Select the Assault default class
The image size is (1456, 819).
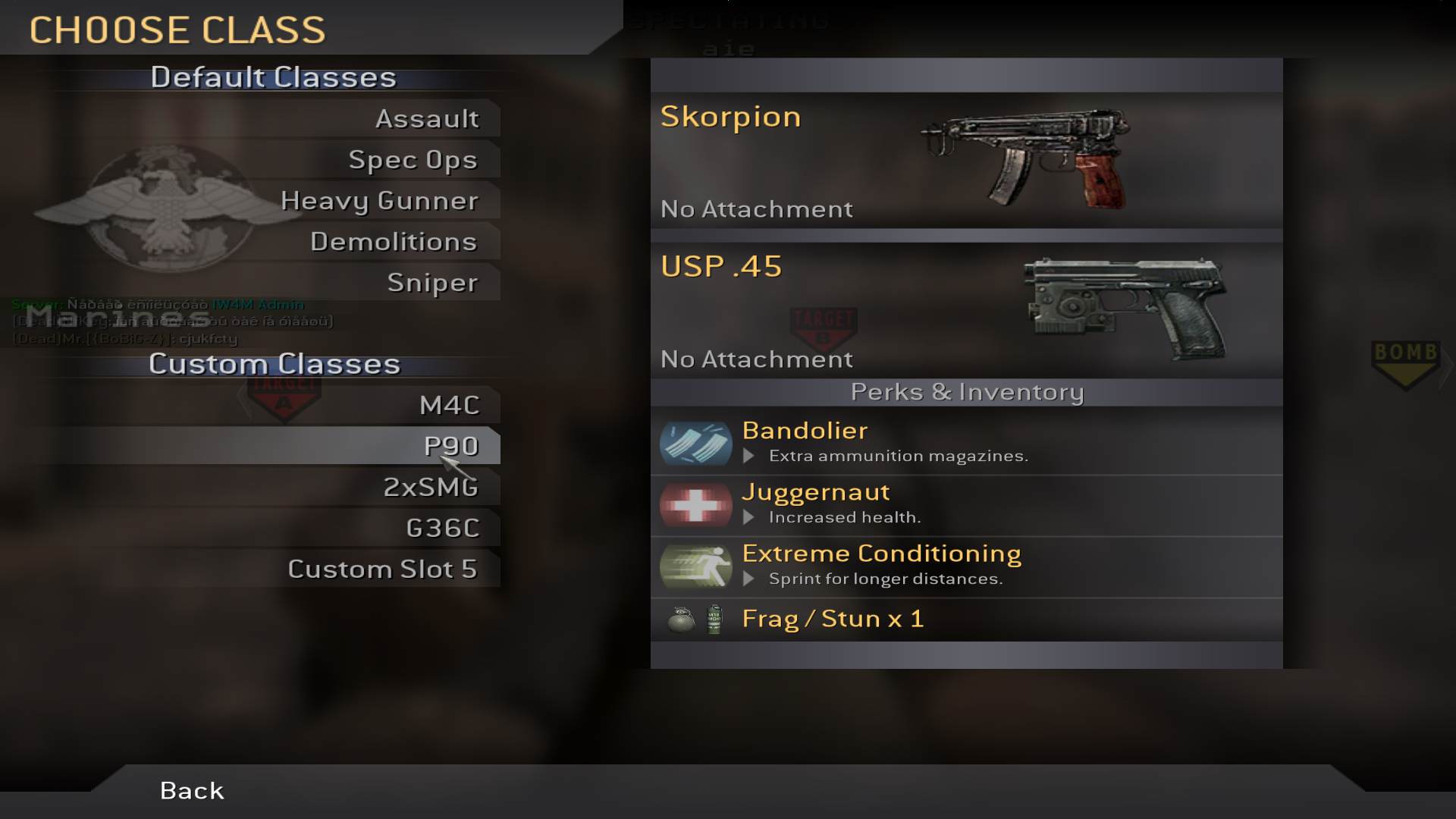tap(427, 118)
